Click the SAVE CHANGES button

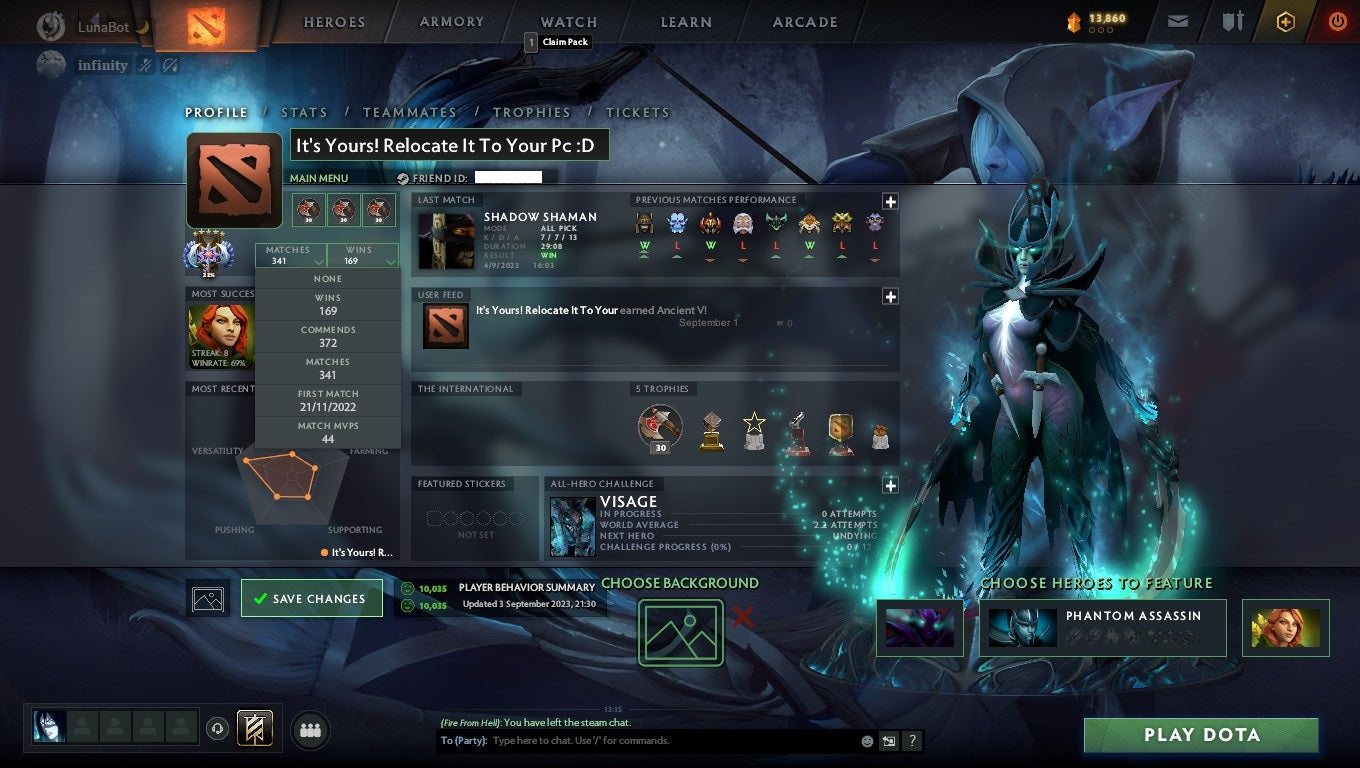click(312, 598)
